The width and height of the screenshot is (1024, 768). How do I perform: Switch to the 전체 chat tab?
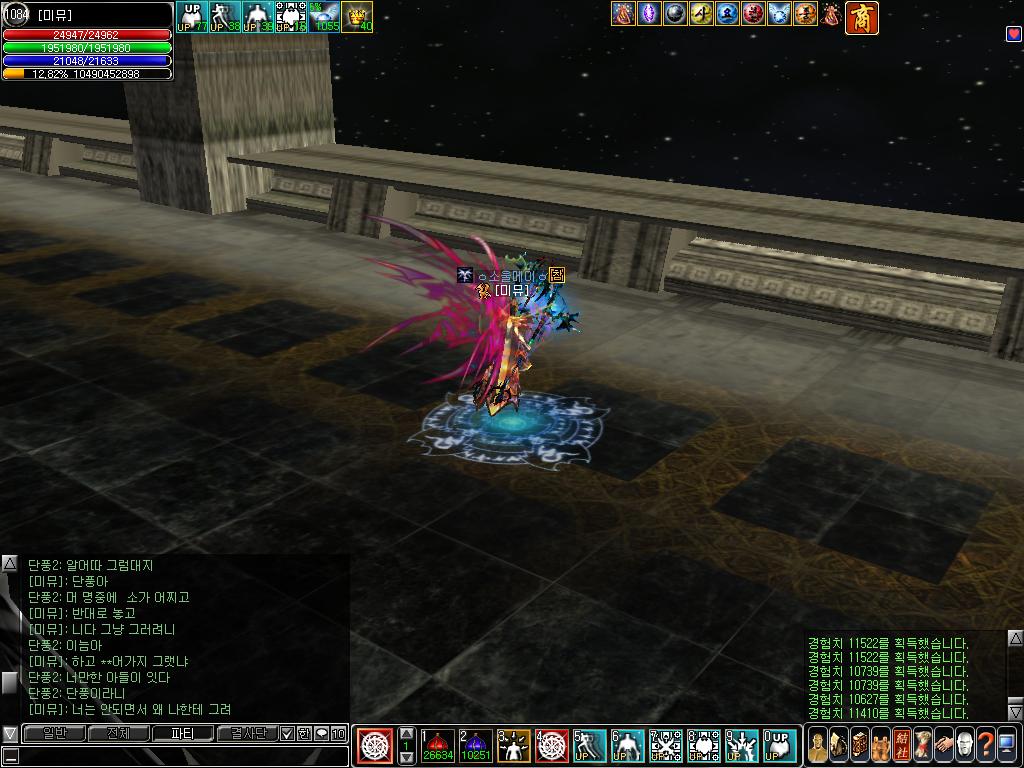tap(118, 733)
